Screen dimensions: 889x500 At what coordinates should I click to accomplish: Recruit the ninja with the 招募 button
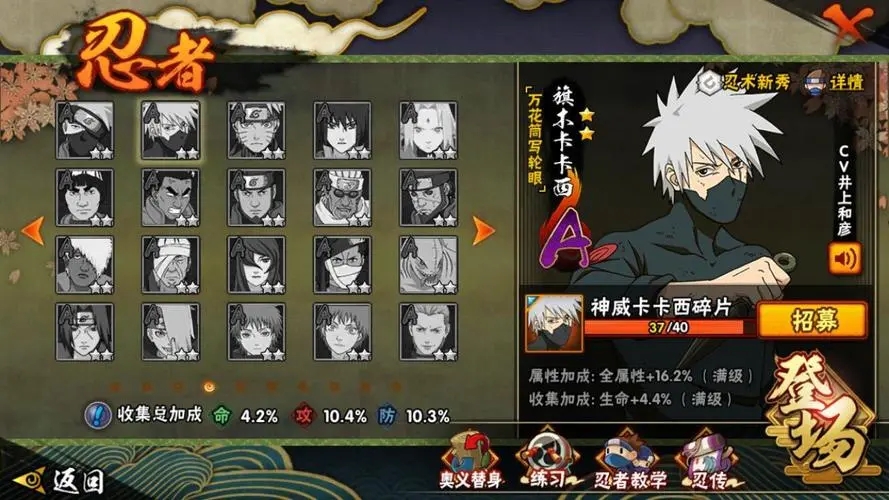click(811, 320)
